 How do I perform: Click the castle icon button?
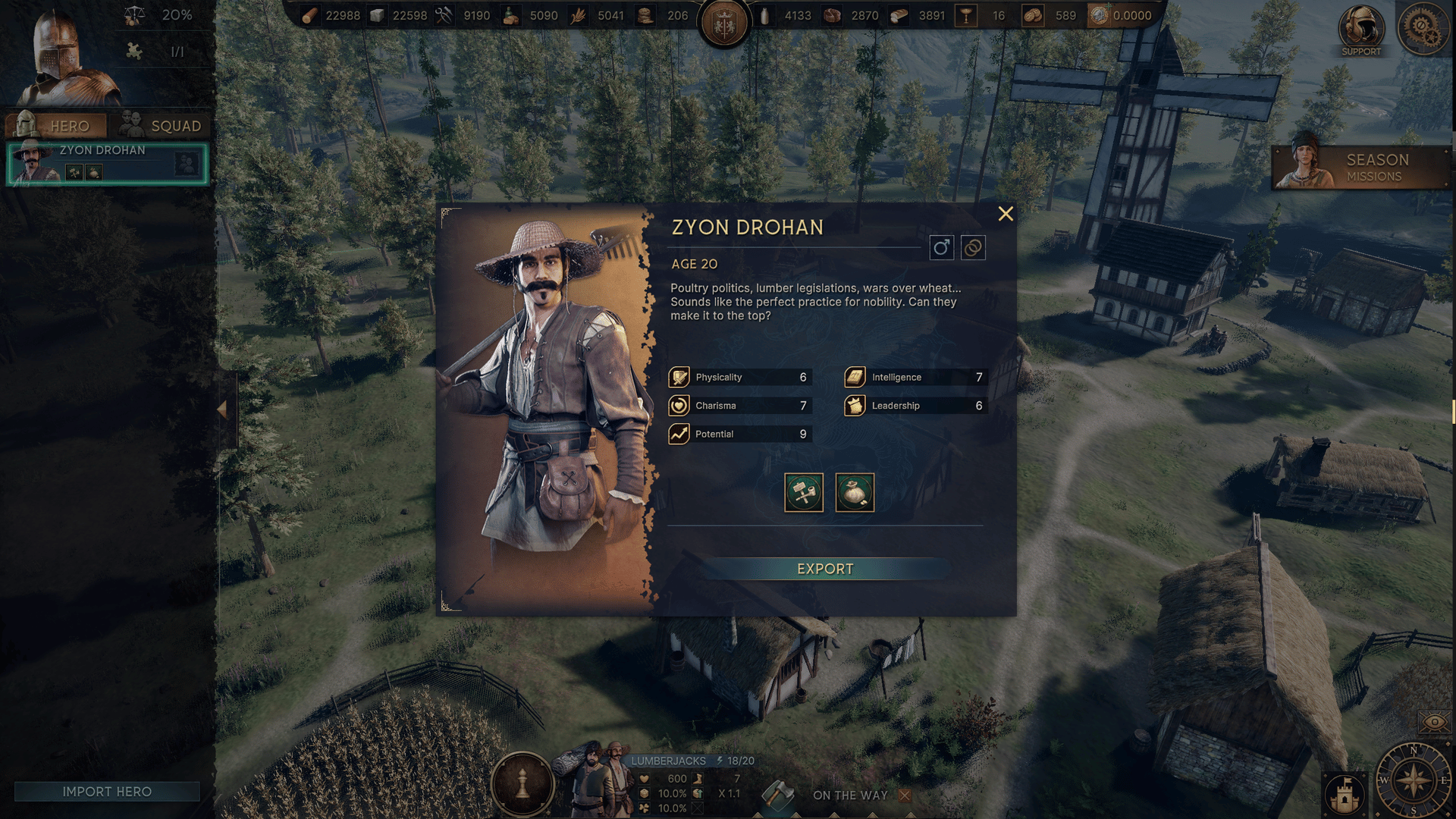1345,794
